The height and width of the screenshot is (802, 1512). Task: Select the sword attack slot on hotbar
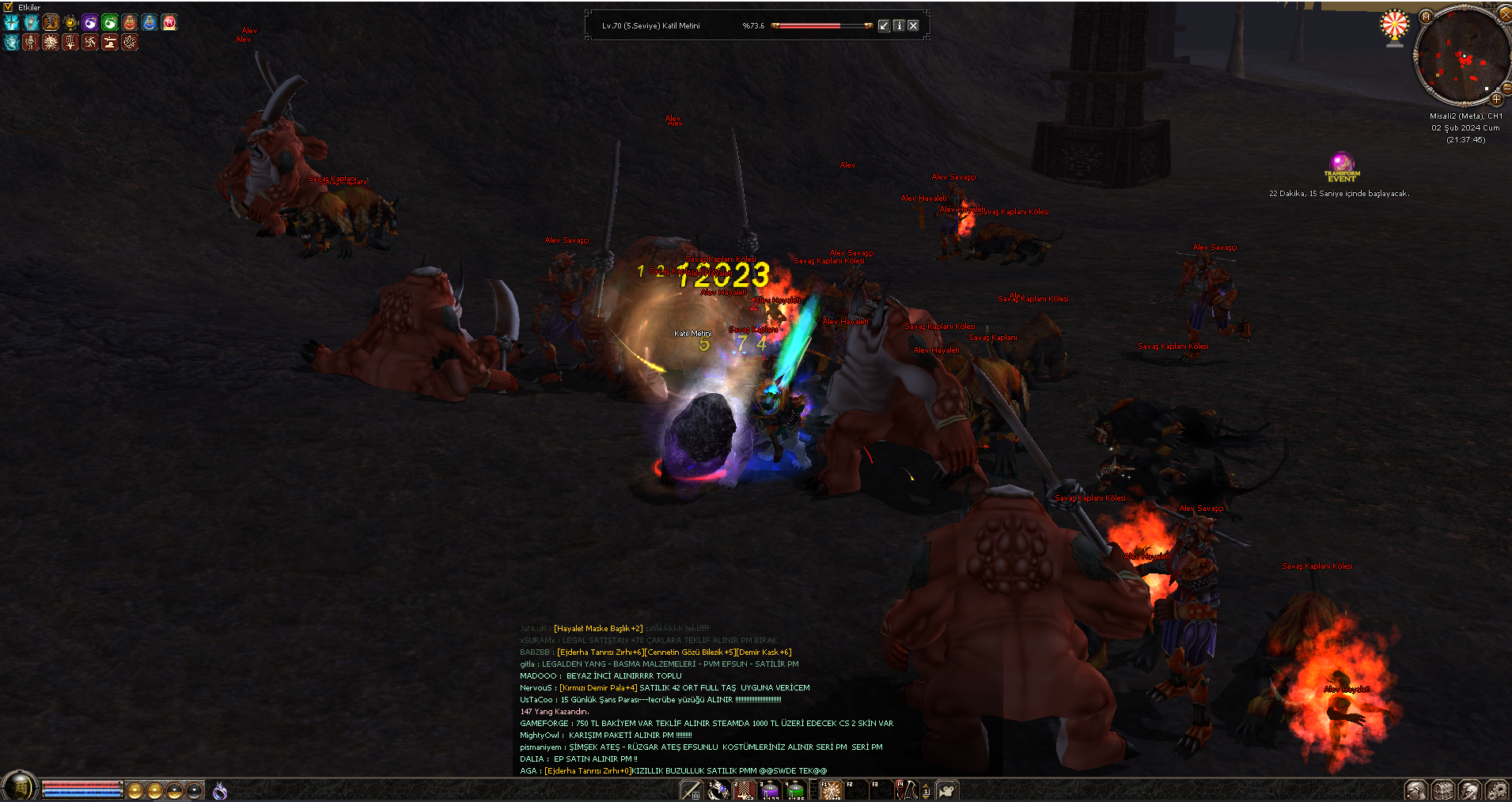point(691,790)
